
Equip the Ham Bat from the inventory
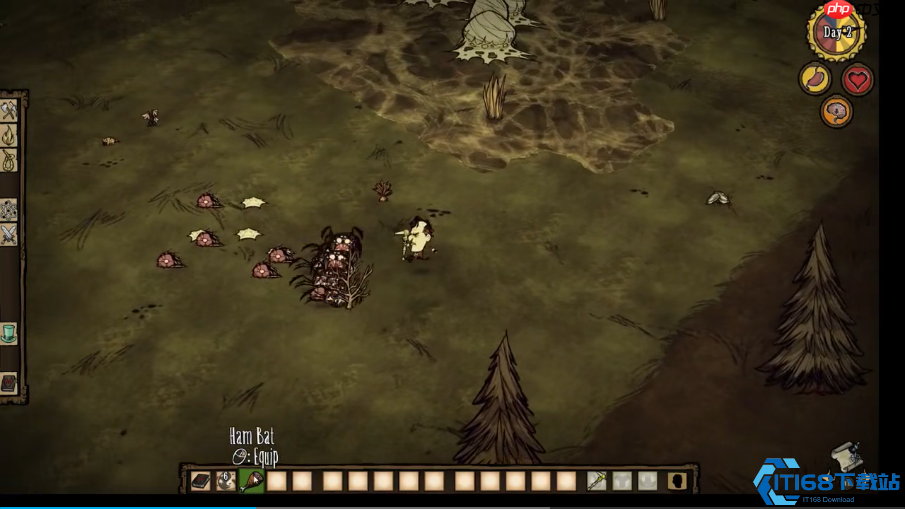[252, 481]
